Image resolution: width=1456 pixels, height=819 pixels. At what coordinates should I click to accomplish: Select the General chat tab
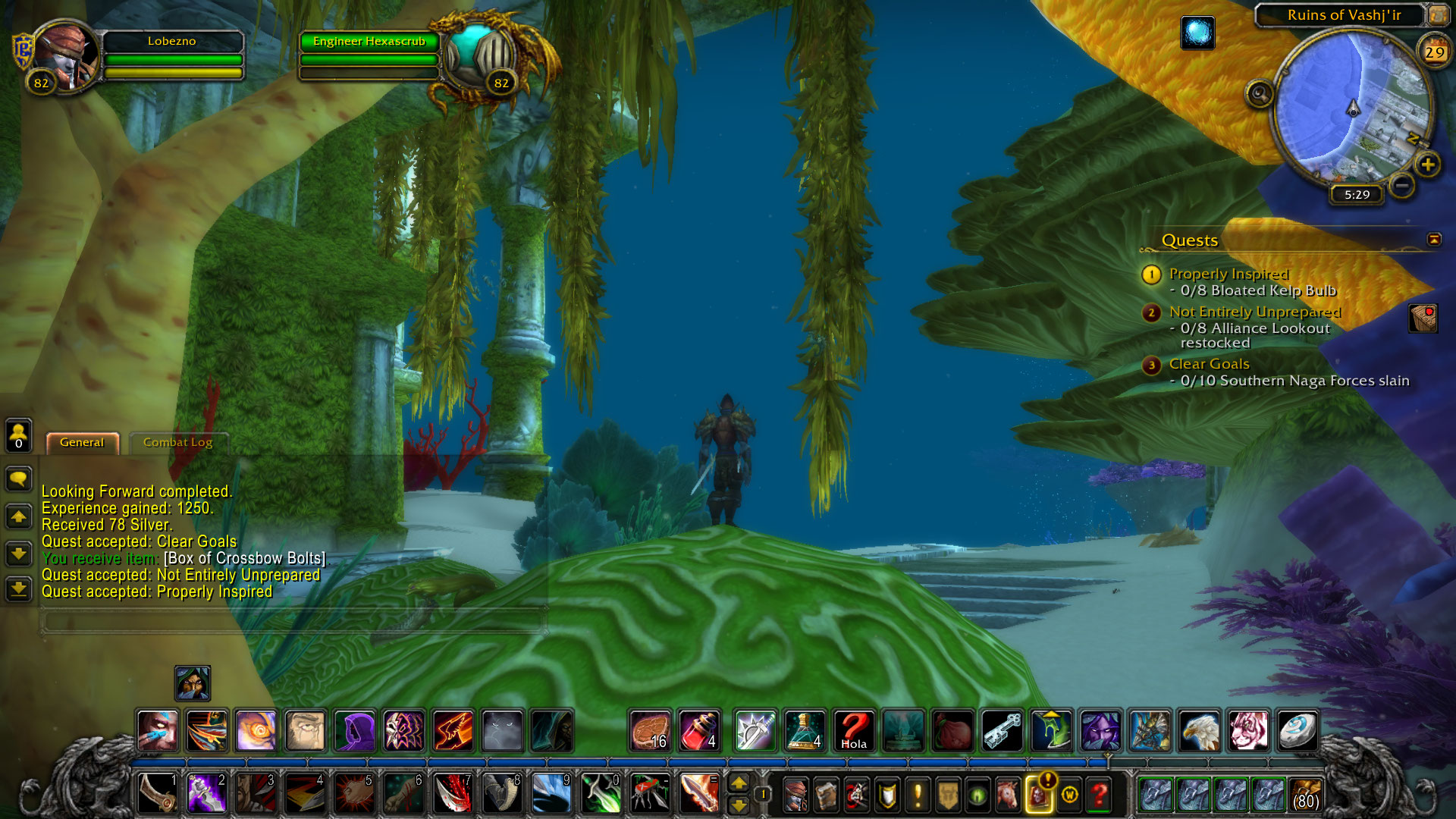(x=82, y=443)
